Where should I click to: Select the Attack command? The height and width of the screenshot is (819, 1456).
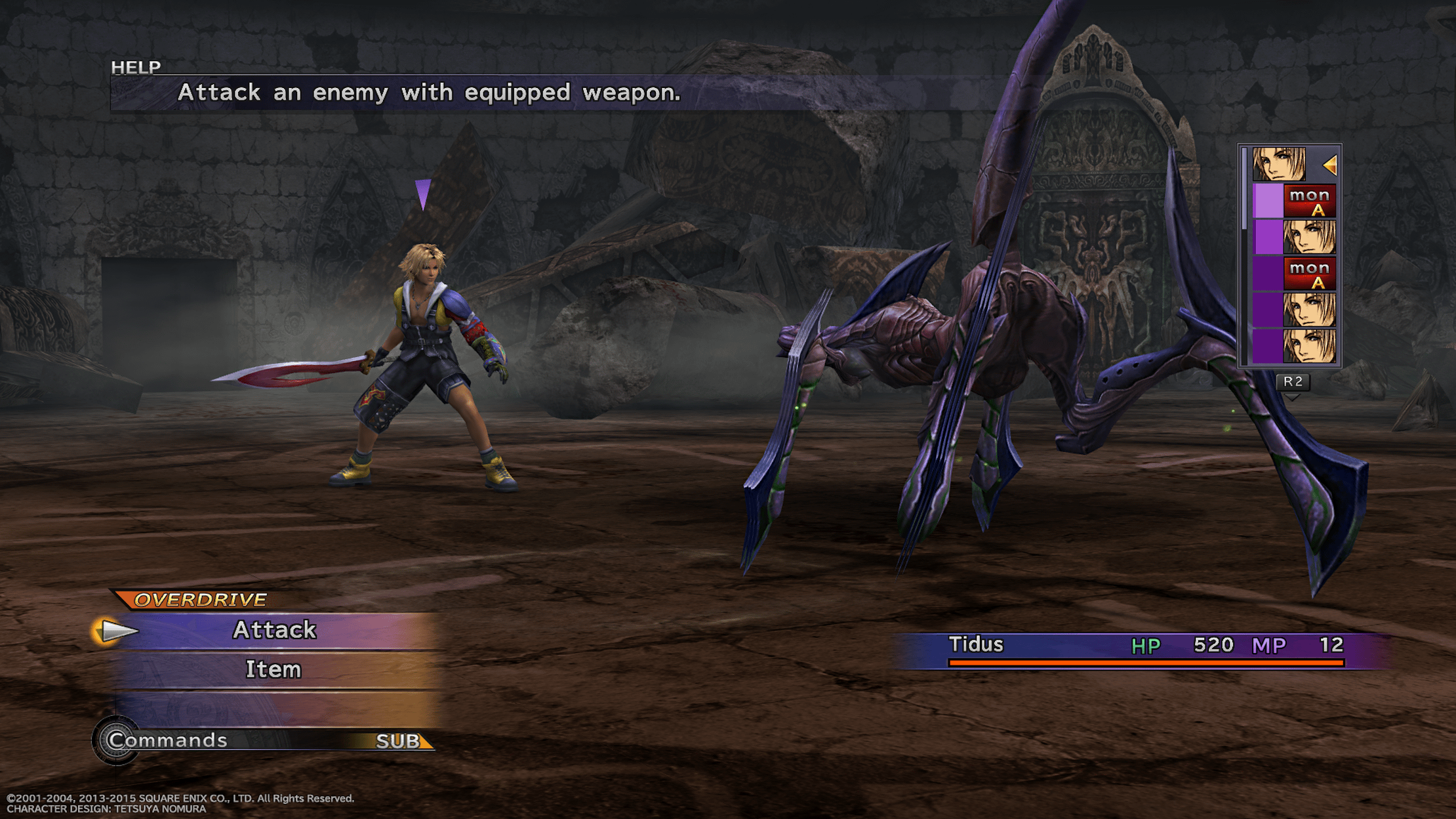click(275, 629)
